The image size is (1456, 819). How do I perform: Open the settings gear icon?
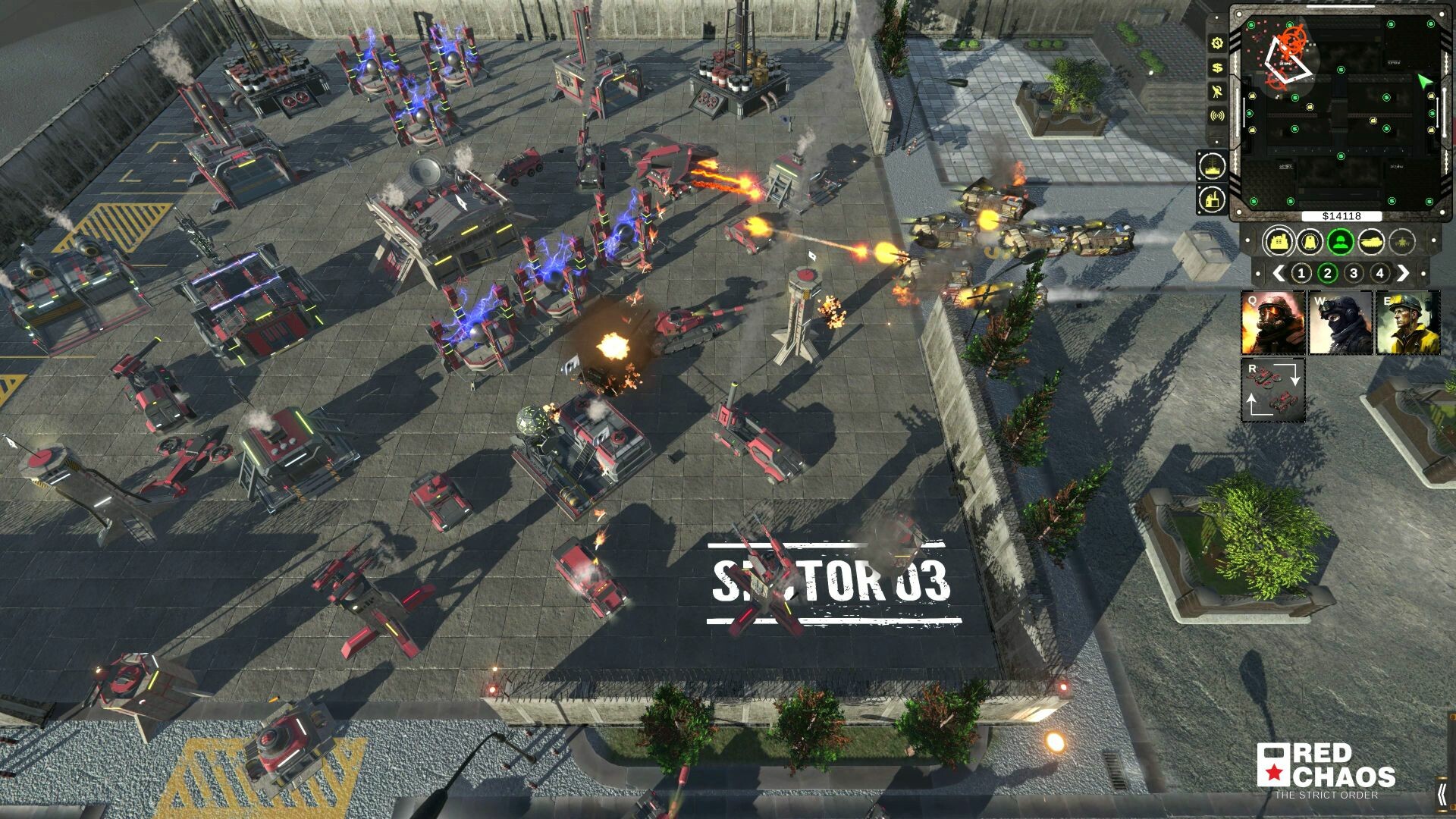(1218, 42)
